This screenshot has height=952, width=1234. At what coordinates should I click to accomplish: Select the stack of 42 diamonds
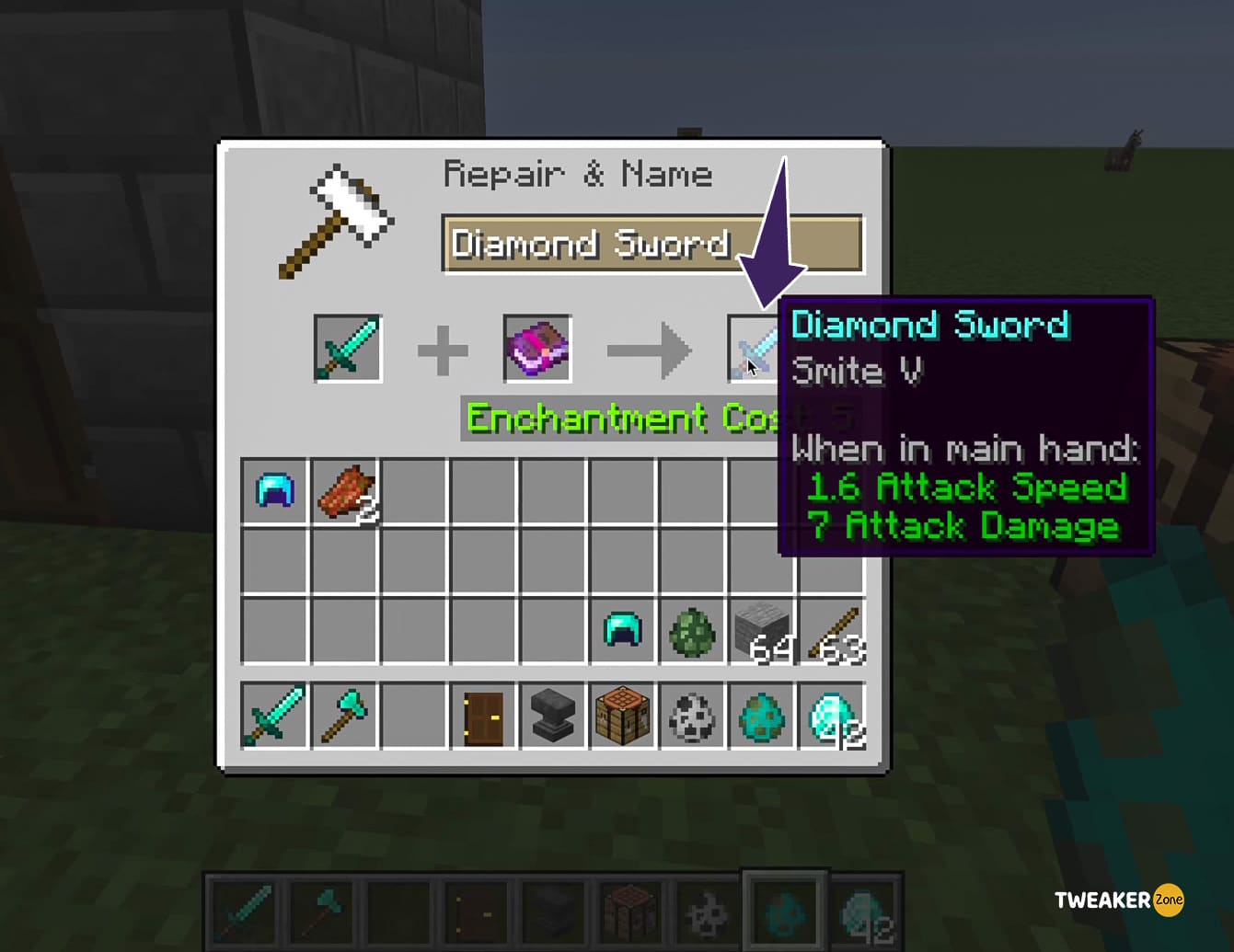pyautogui.click(x=831, y=717)
